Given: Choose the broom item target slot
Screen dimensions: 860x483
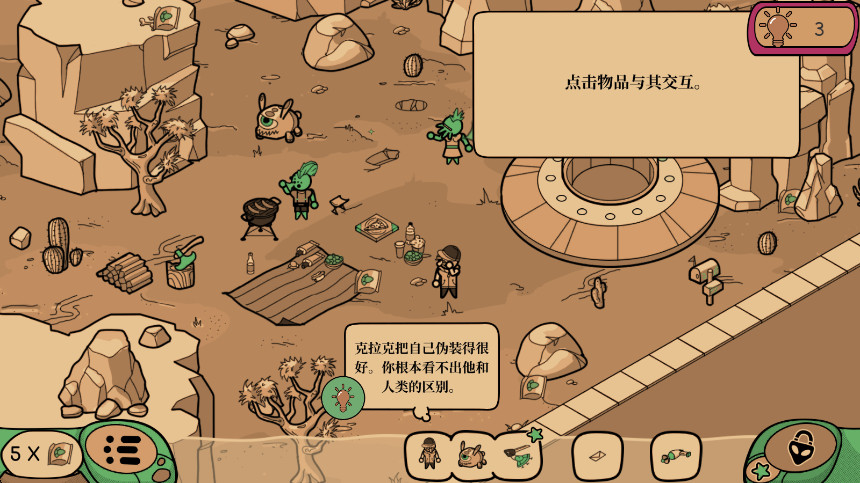Looking at the screenshot, I should coord(518,456).
